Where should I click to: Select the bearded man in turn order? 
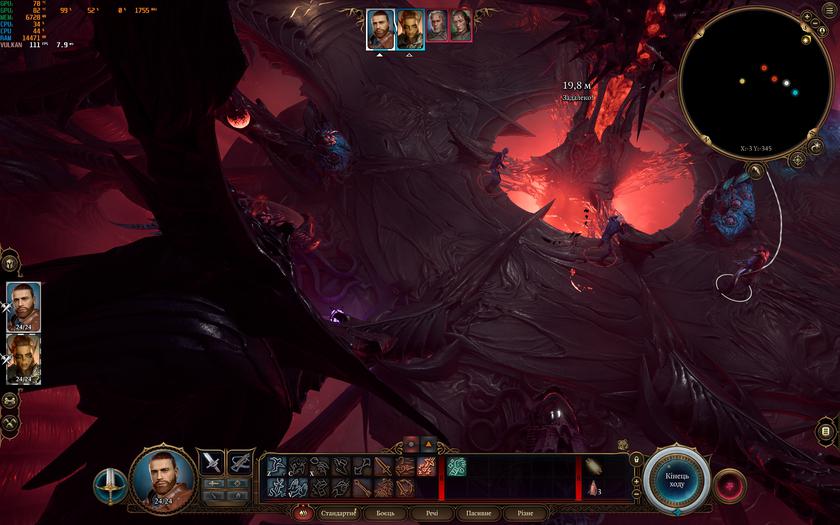click(379, 29)
